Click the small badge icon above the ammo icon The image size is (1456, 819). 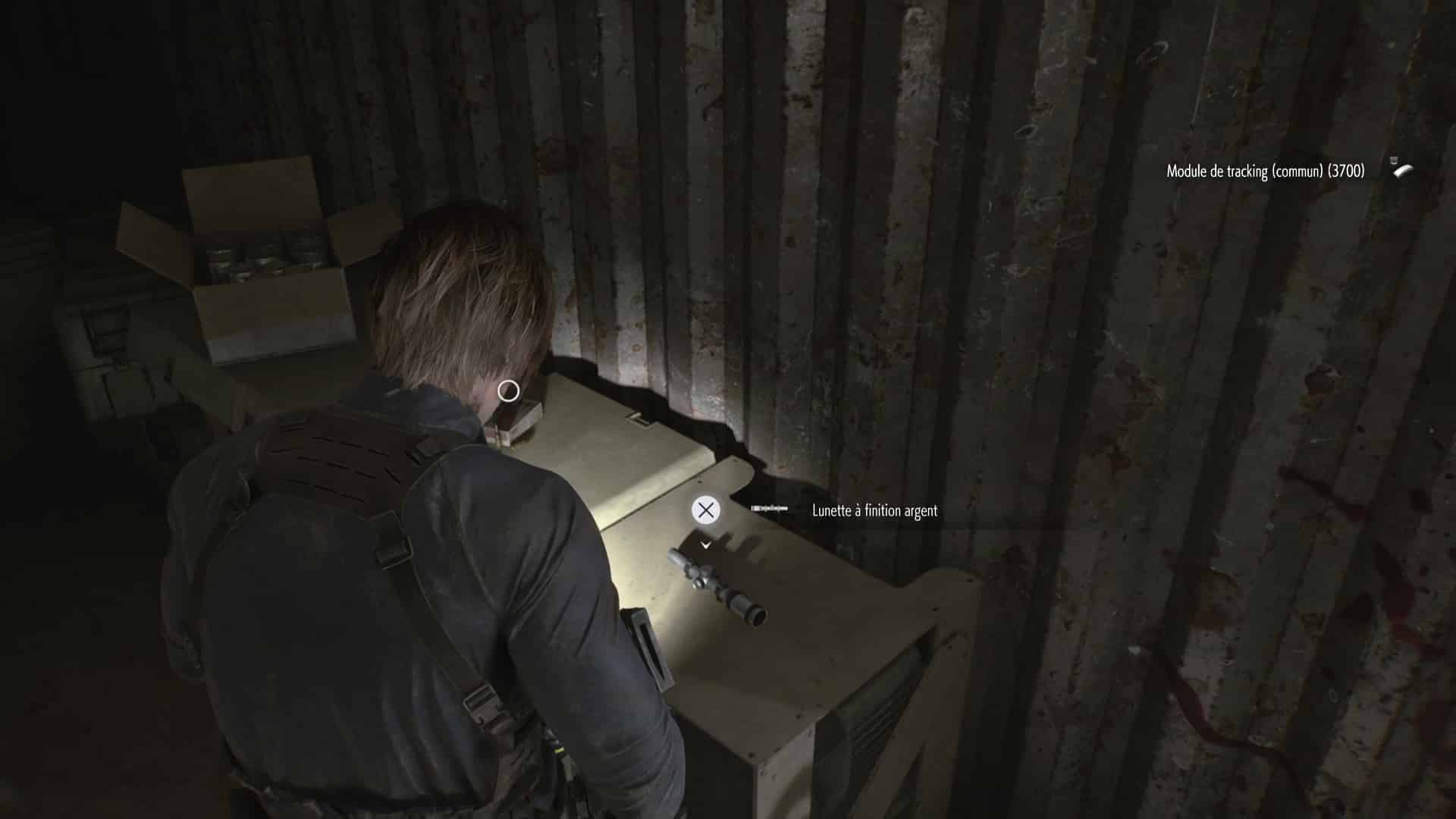[x=1395, y=161]
